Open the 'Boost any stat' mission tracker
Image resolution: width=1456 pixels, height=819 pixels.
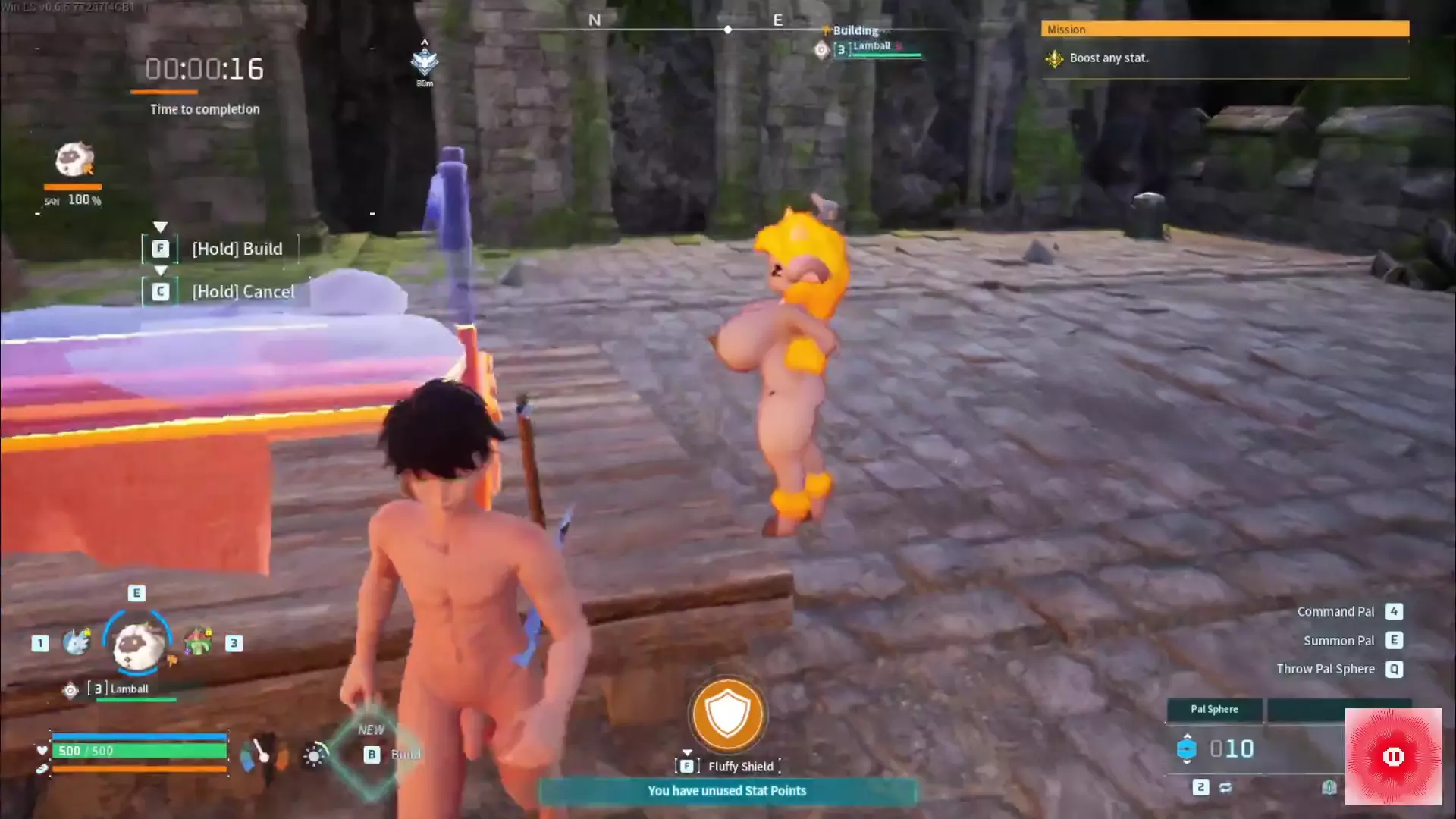(x=1109, y=58)
